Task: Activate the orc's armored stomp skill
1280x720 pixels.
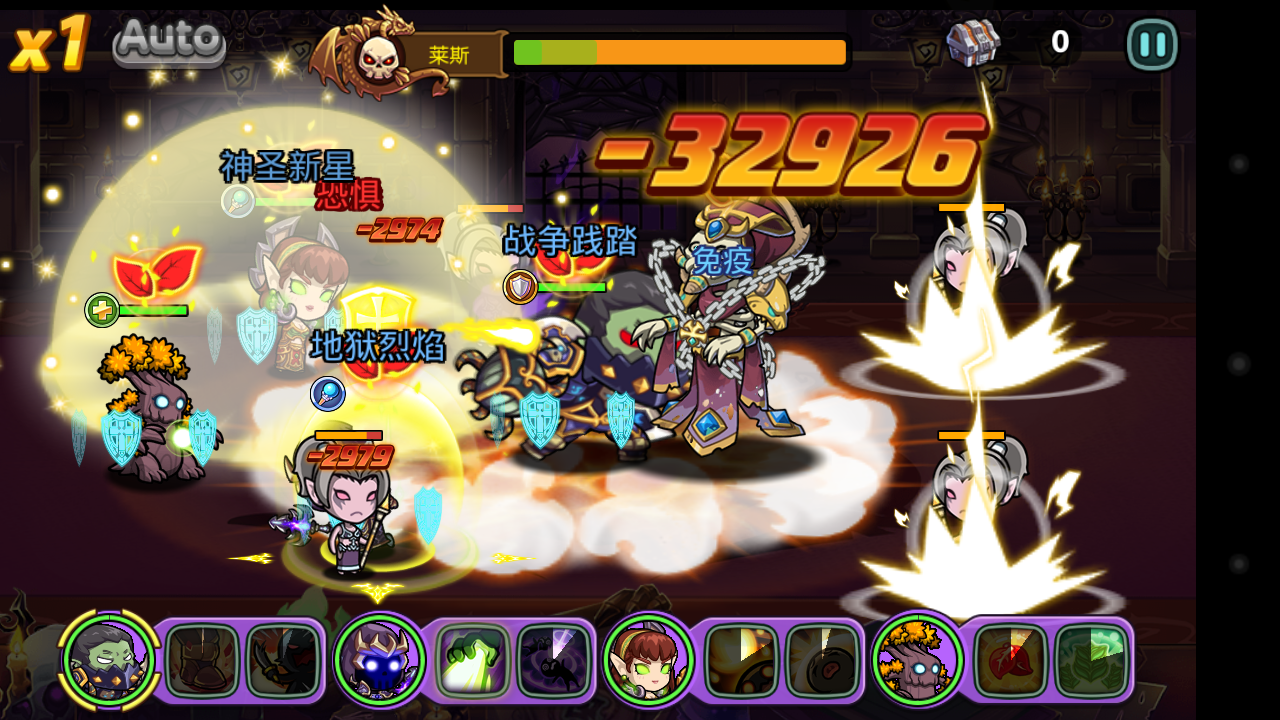Action: [x=202, y=661]
